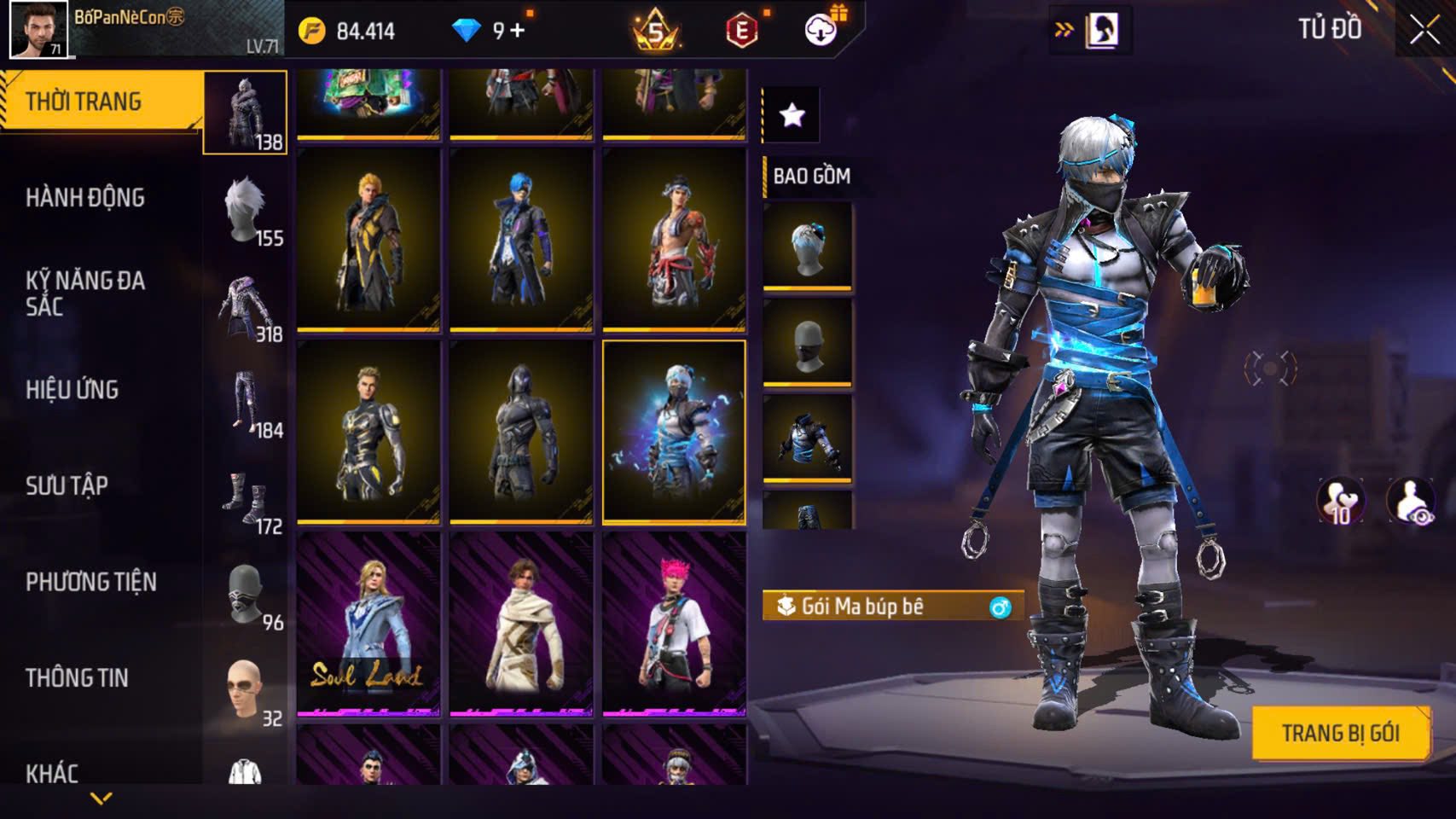This screenshot has height=819, width=1456.
Task: Toggle the favorite star button
Action: (x=792, y=114)
